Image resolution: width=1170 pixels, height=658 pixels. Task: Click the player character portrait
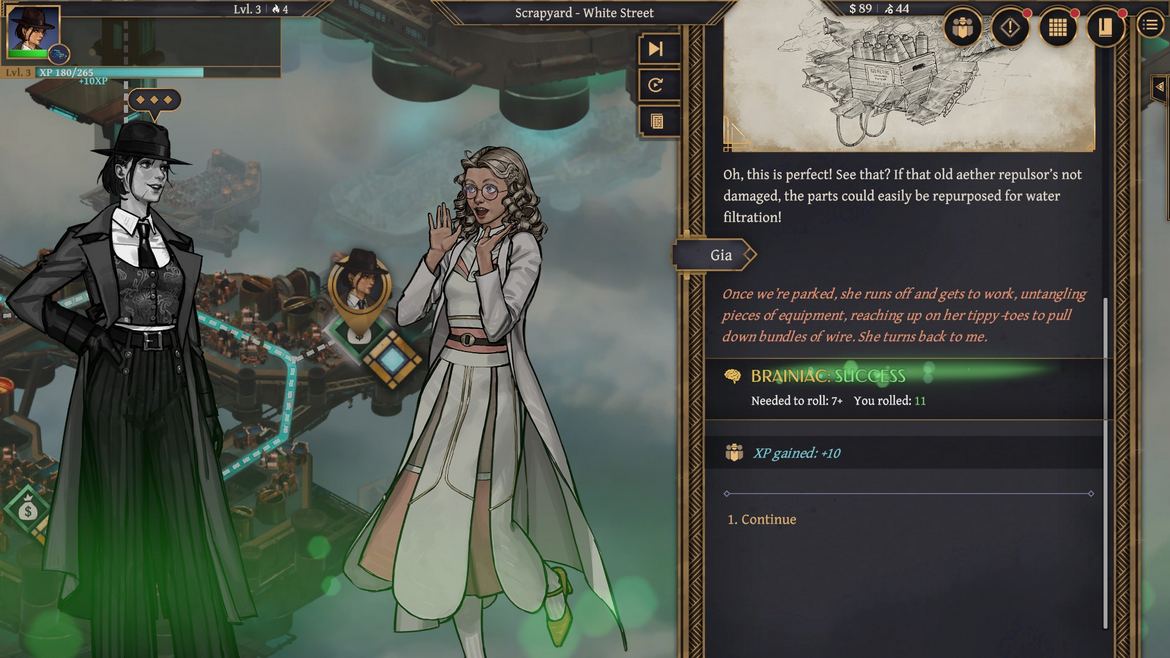click(x=32, y=29)
